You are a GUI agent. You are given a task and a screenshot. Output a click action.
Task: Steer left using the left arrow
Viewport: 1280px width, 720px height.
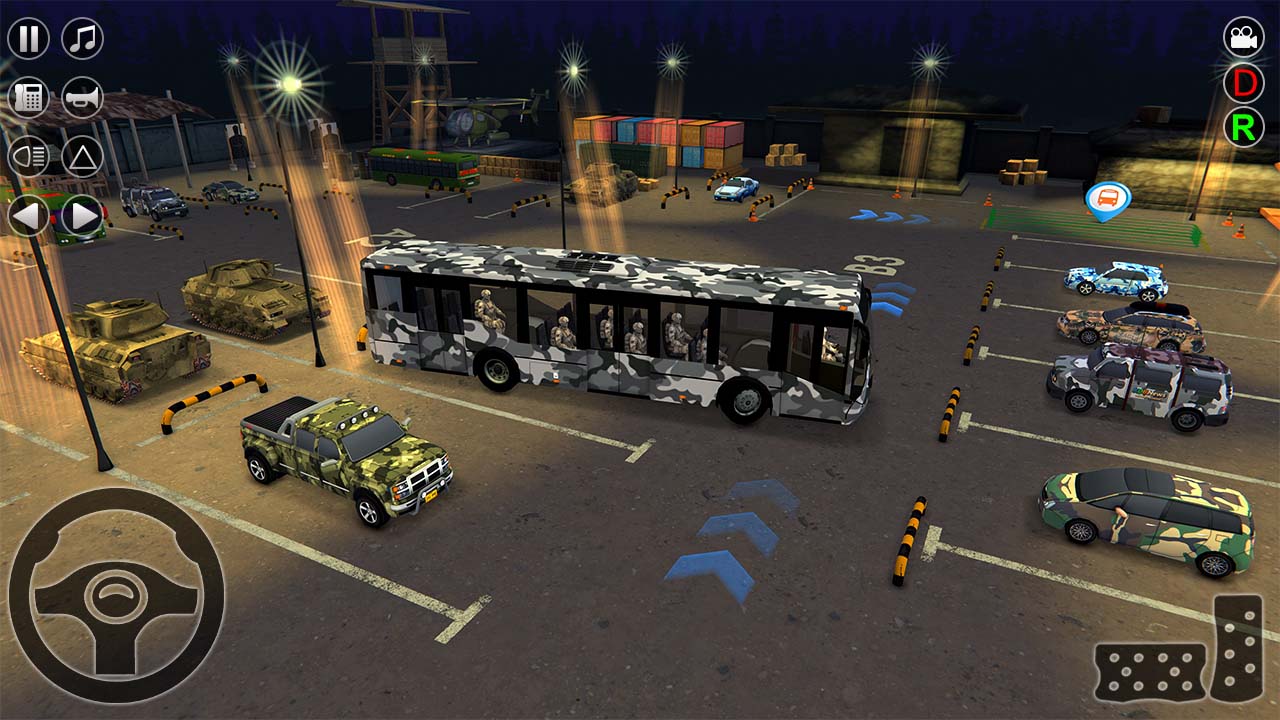tap(27, 213)
